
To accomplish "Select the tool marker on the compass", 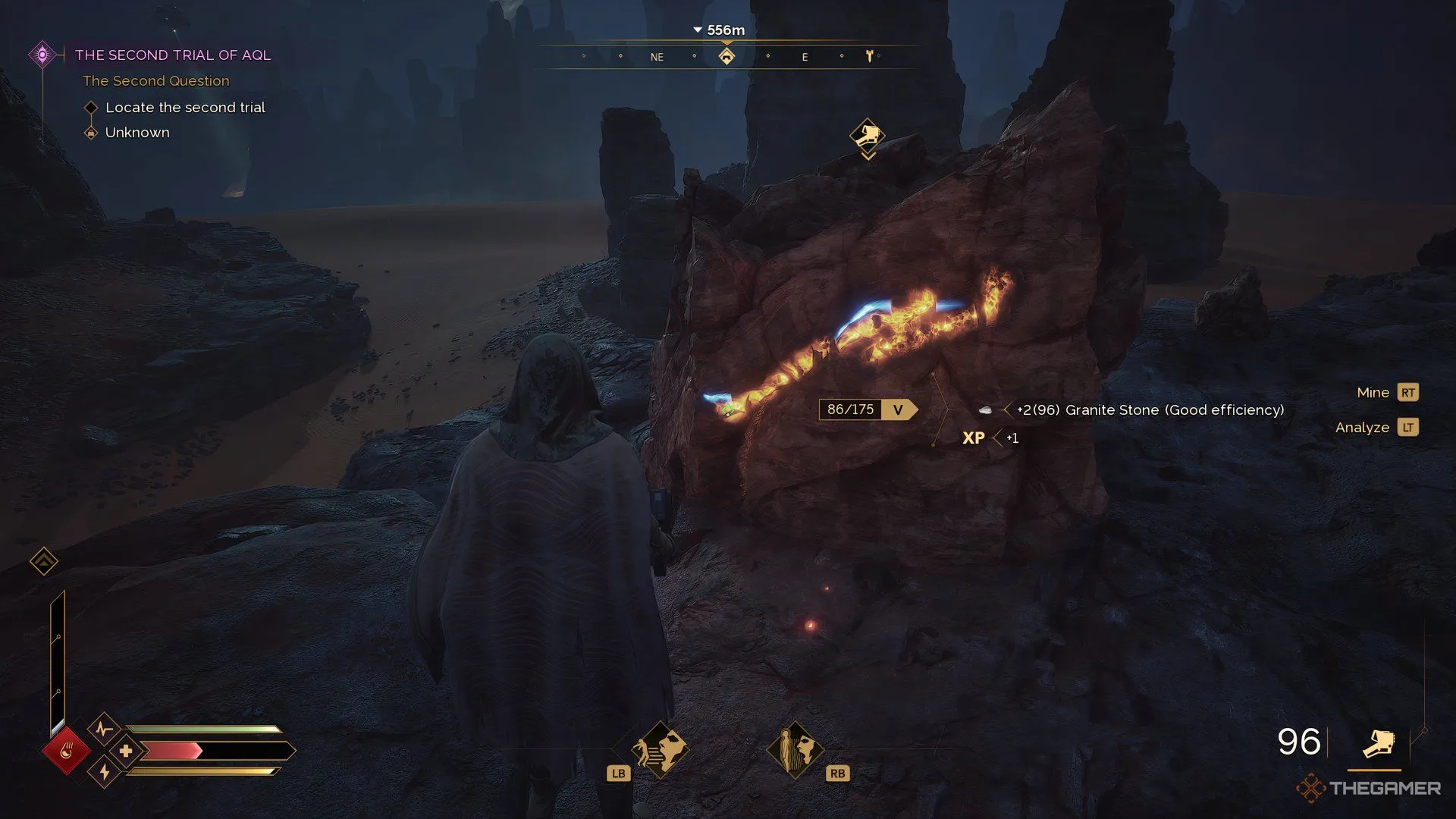I will coord(869,56).
